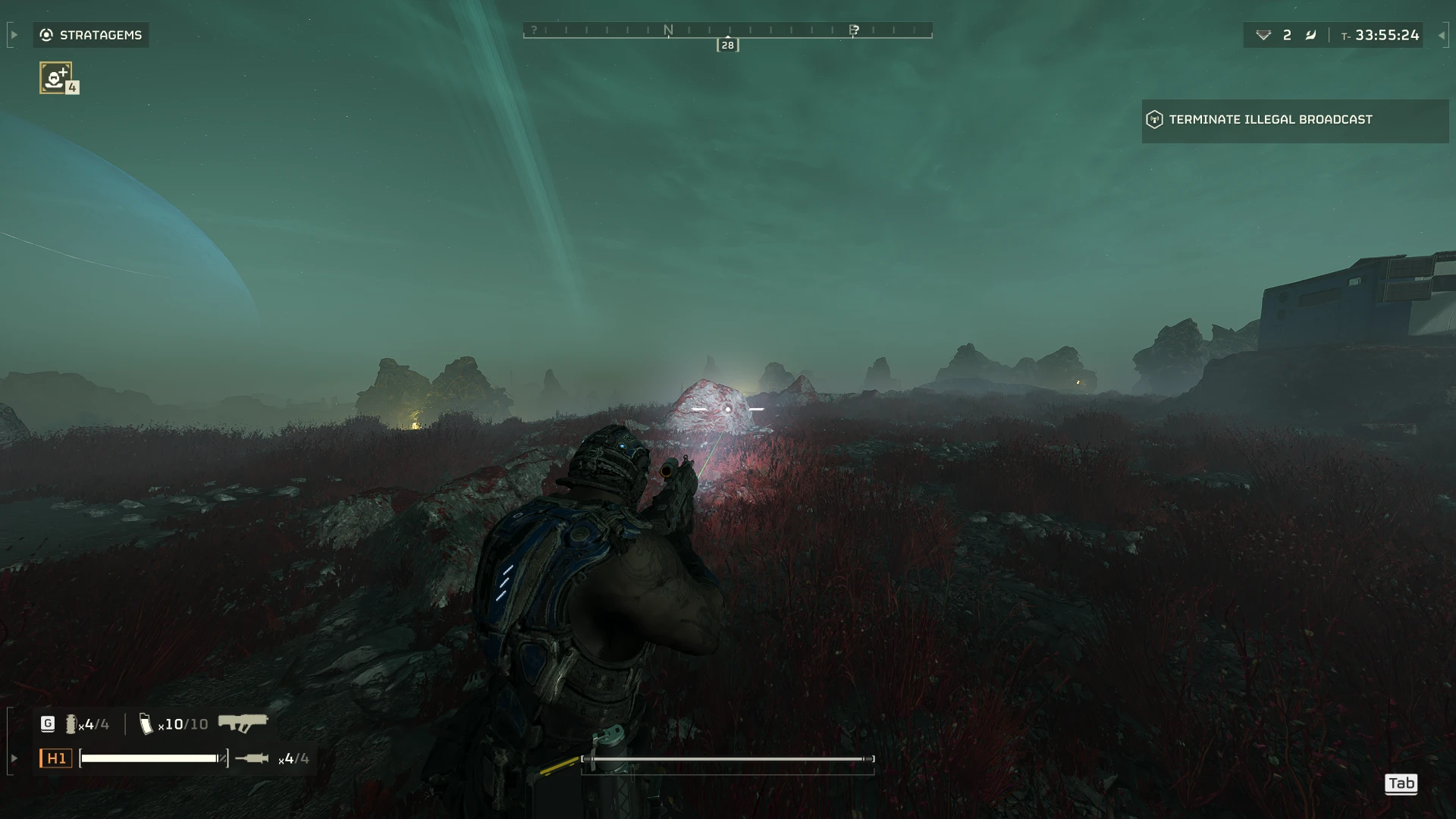The image size is (1456, 819).
Task: Open the Stratagems panel header
Action: click(91, 35)
